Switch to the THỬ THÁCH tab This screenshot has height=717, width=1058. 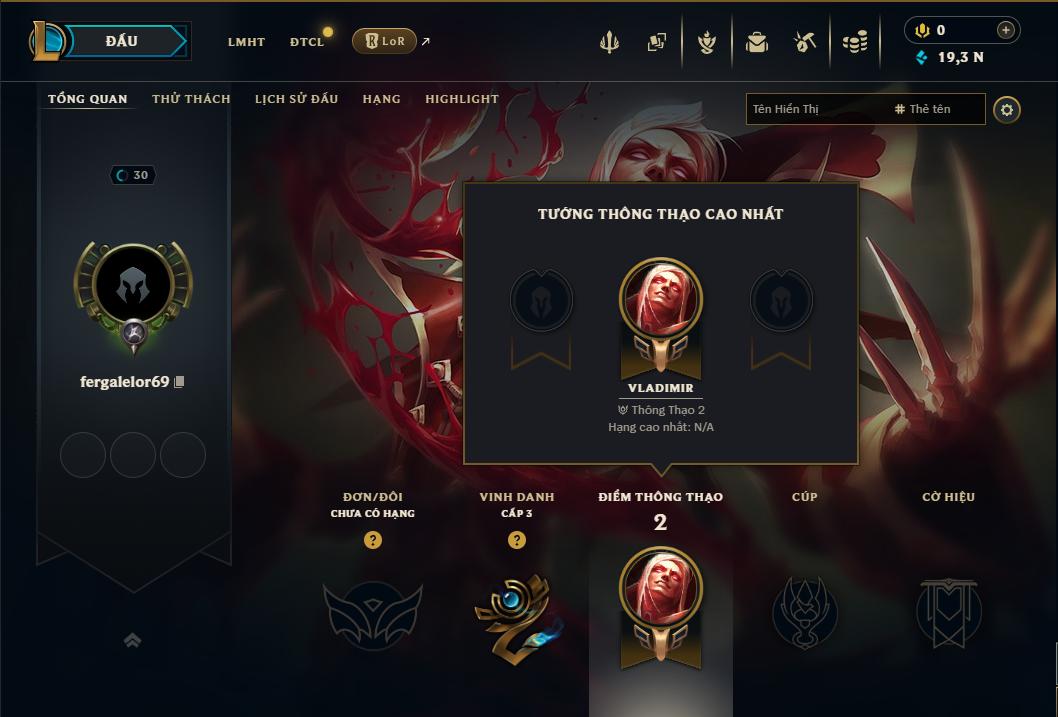(191, 99)
